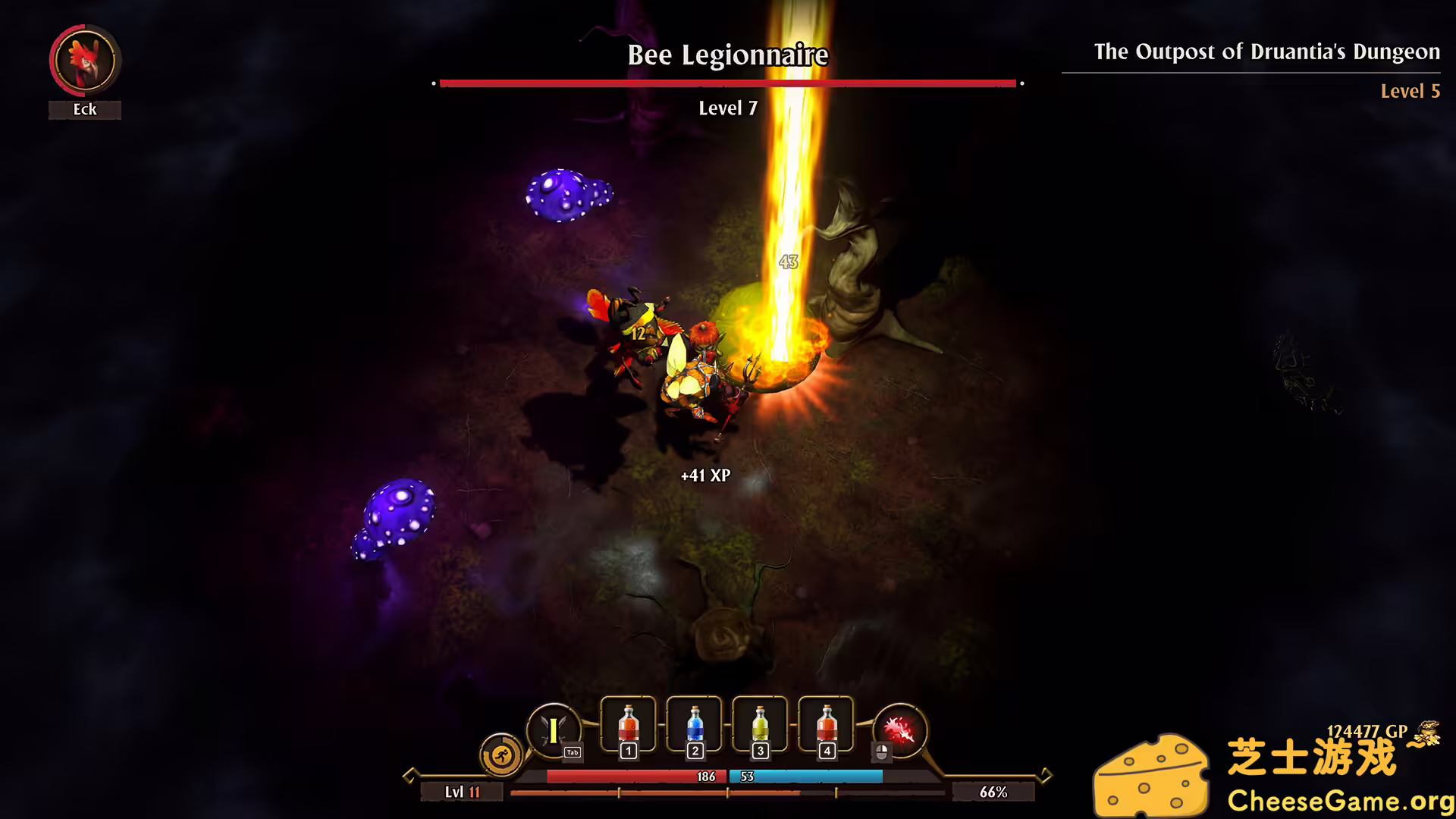Screen dimensions: 1456x819
Task: Click the Tab keybind badge on the weapon slot
Action: click(574, 753)
